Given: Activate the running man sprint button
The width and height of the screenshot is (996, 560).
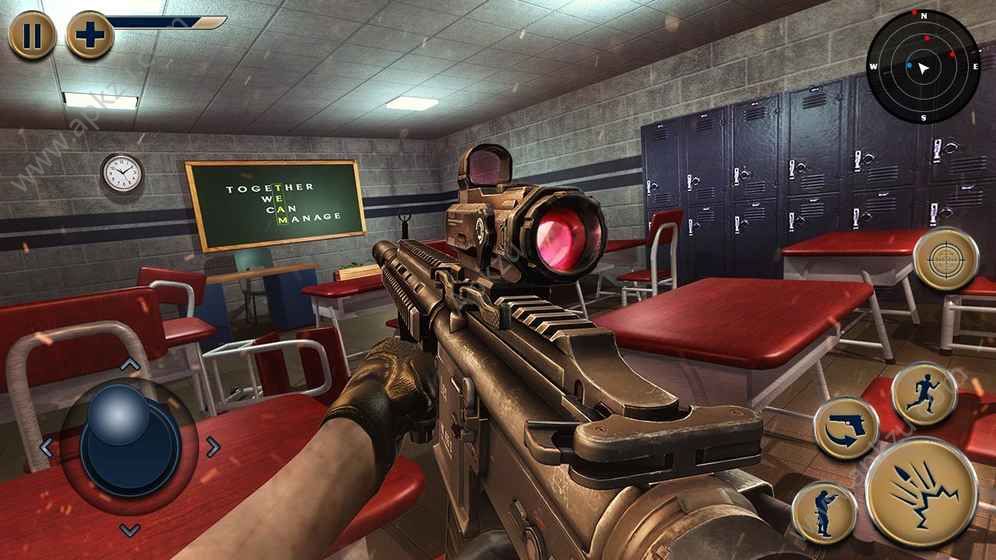Looking at the screenshot, I should point(924,394).
